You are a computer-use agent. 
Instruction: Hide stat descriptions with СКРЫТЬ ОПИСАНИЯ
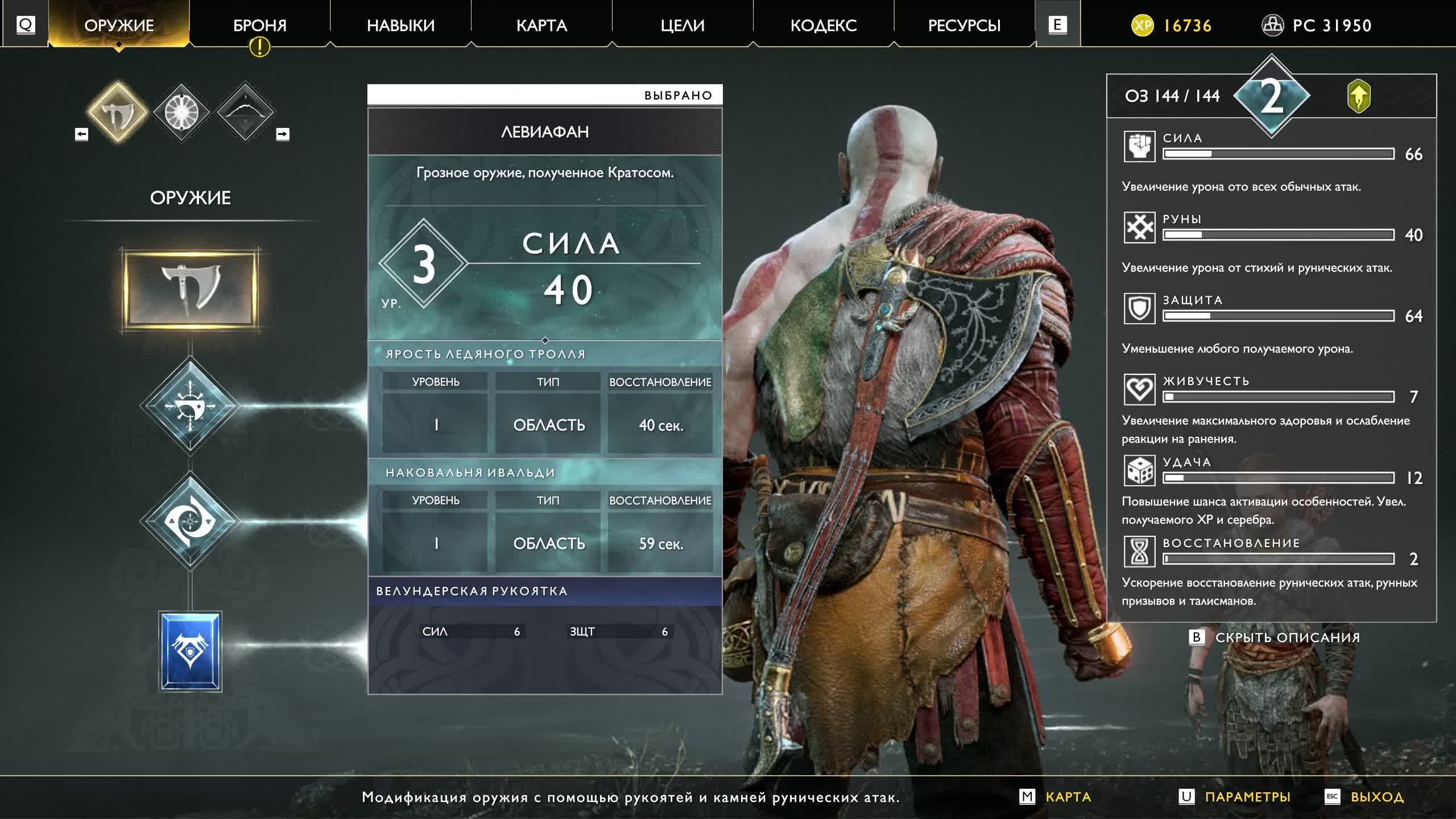coord(1287,638)
